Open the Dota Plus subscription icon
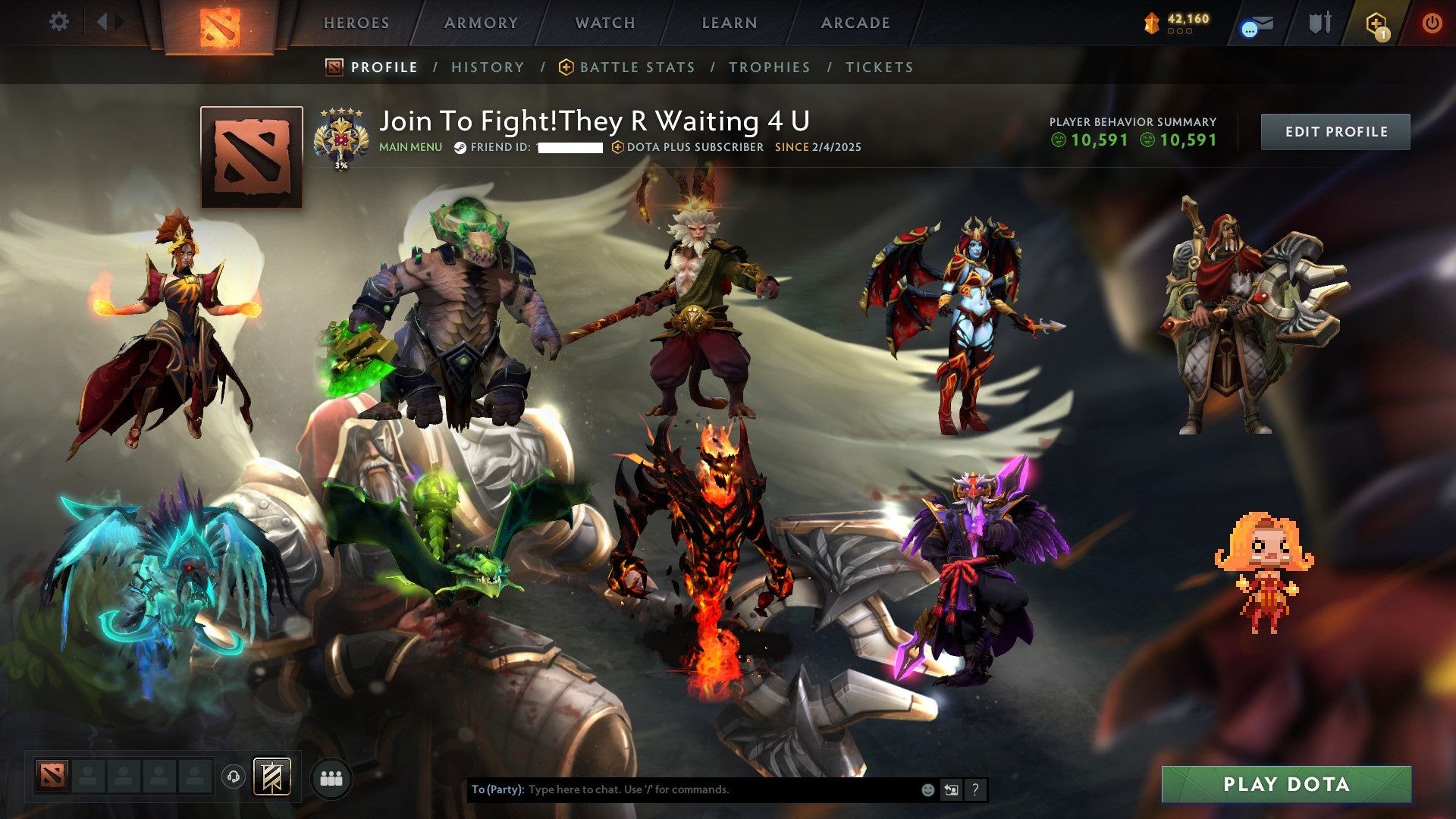 1375,21
